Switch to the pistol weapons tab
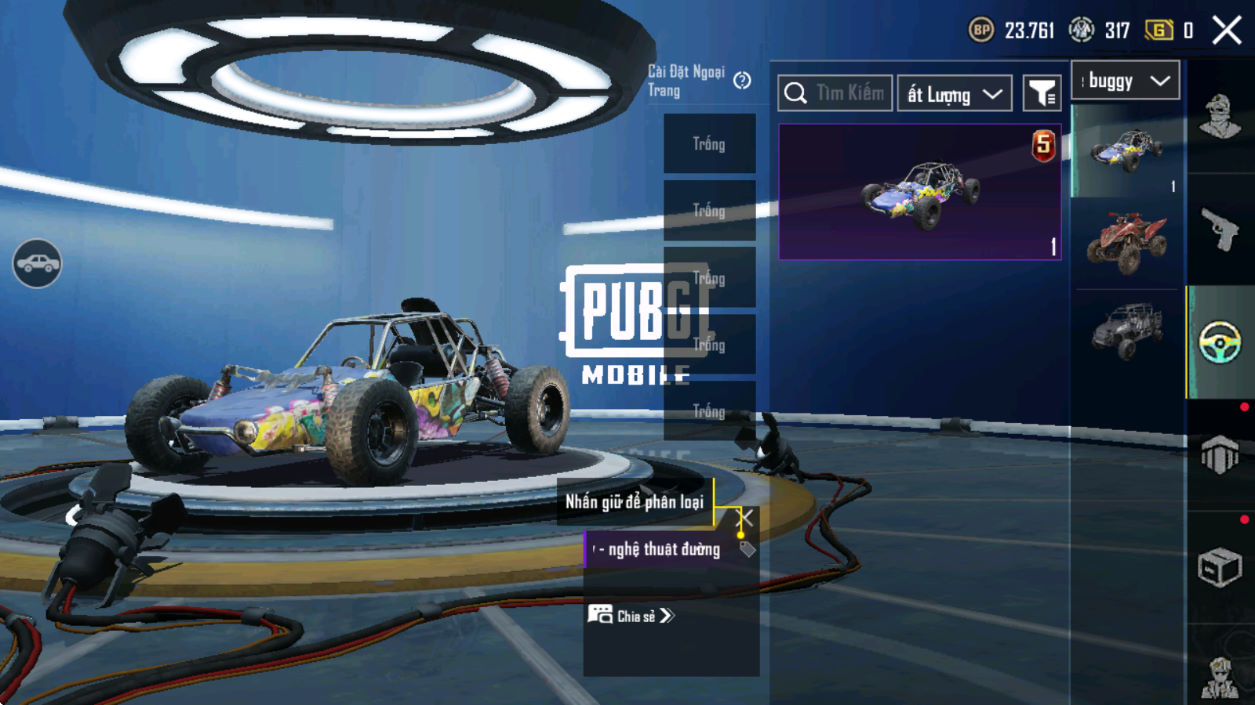Image resolution: width=1255 pixels, height=705 pixels. (x=1219, y=230)
